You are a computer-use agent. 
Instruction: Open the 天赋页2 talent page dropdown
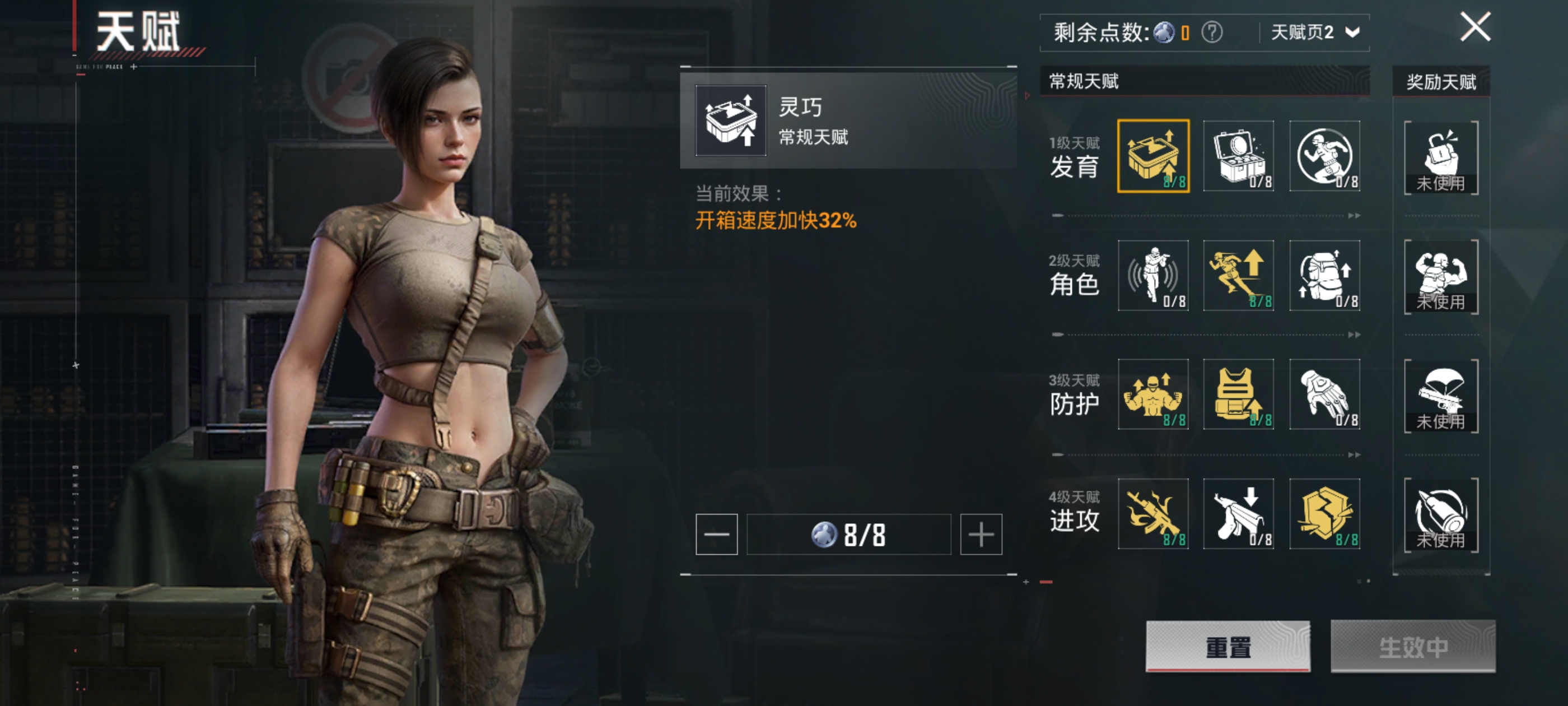pyautogui.click(x=1315, y=32)
